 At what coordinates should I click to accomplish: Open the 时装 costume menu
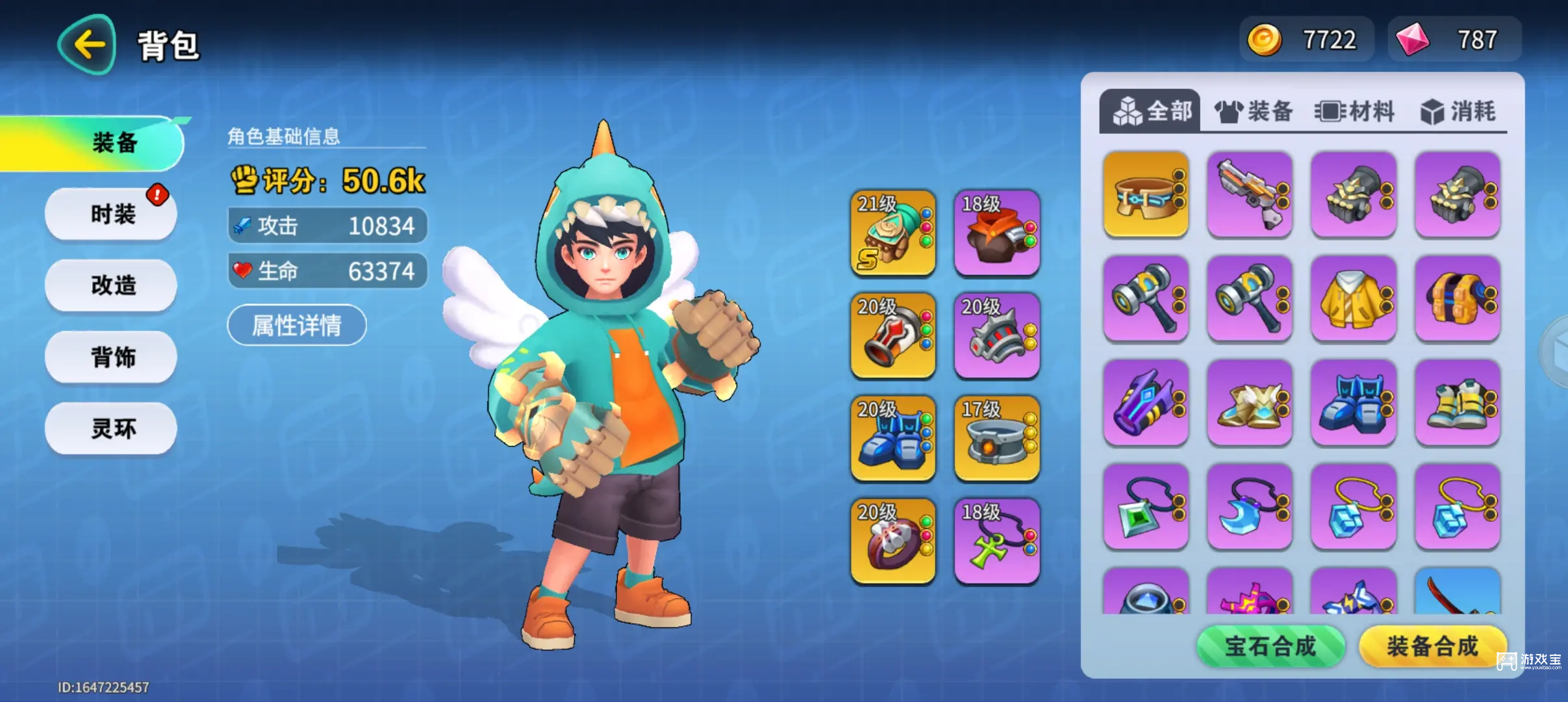[112, 214]
